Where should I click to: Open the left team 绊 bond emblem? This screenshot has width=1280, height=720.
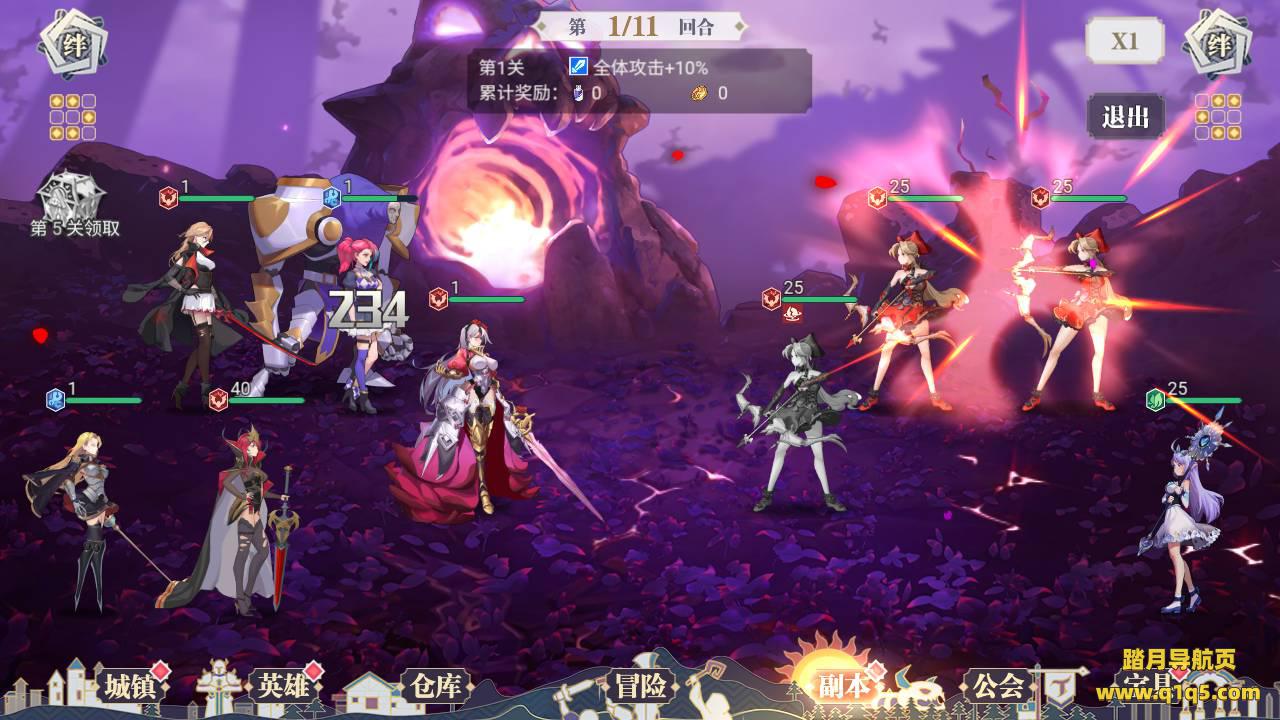click(x=73, y=45)
